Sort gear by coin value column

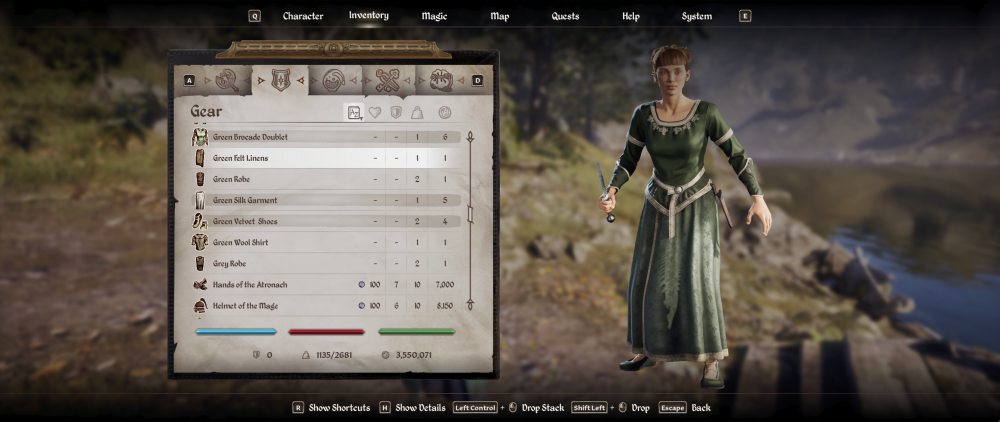pos(444,113)
